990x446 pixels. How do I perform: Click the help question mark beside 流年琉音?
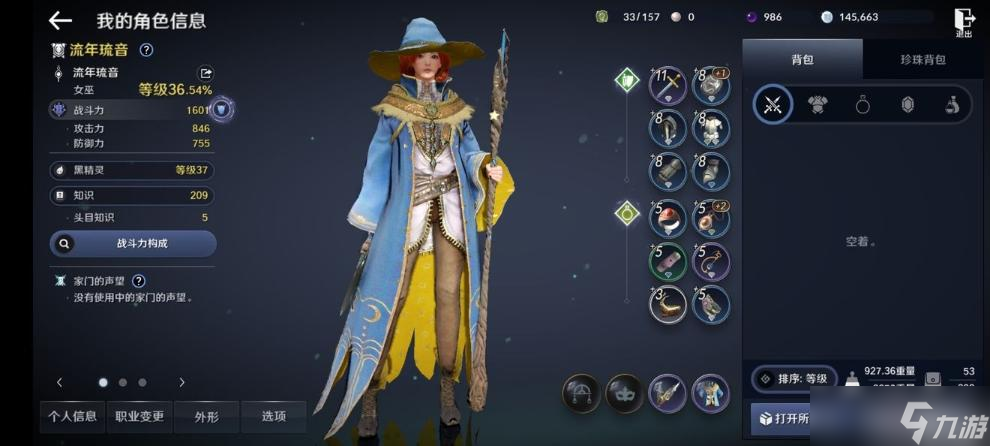coord(146,49)
